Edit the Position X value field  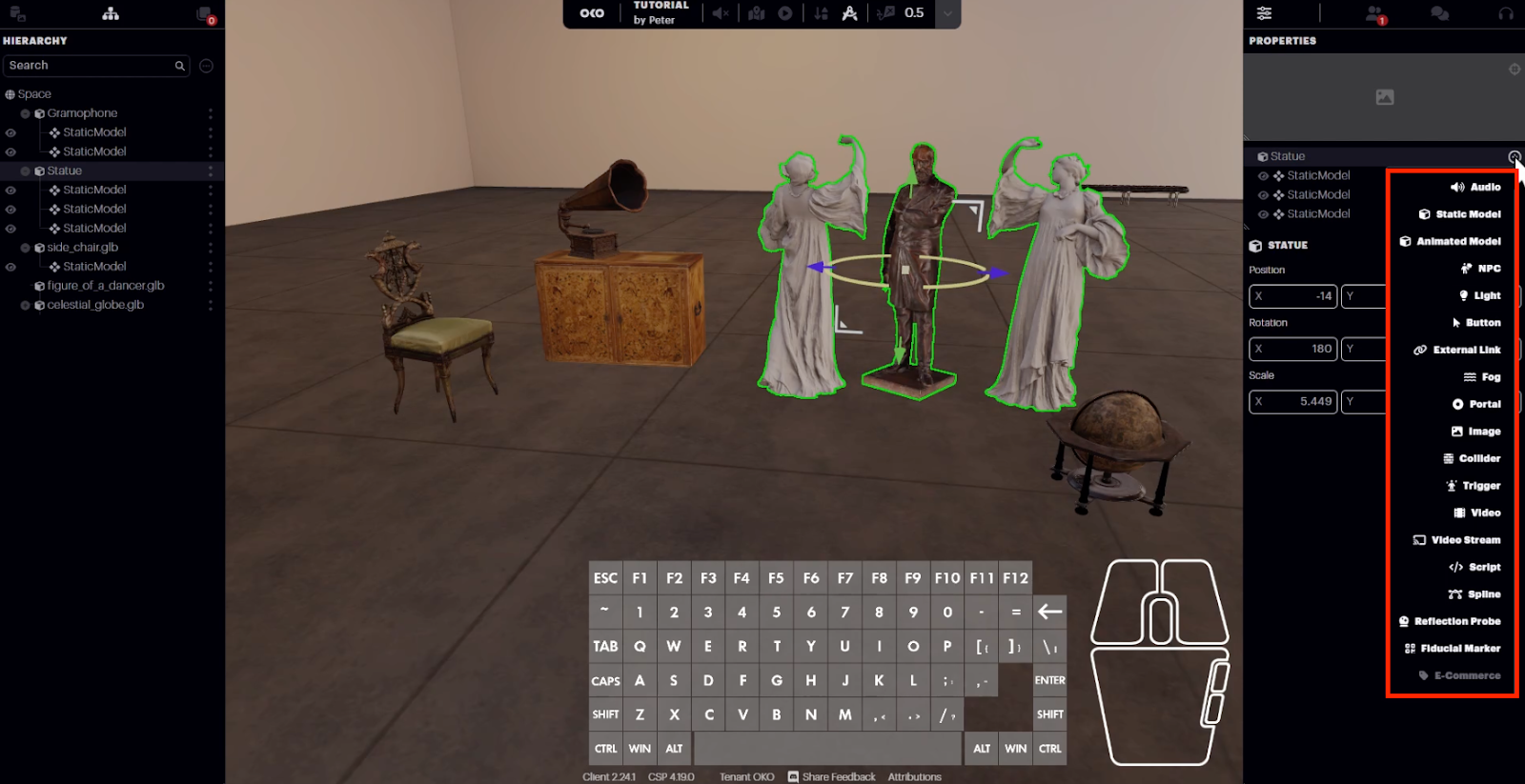point(1293,296)
